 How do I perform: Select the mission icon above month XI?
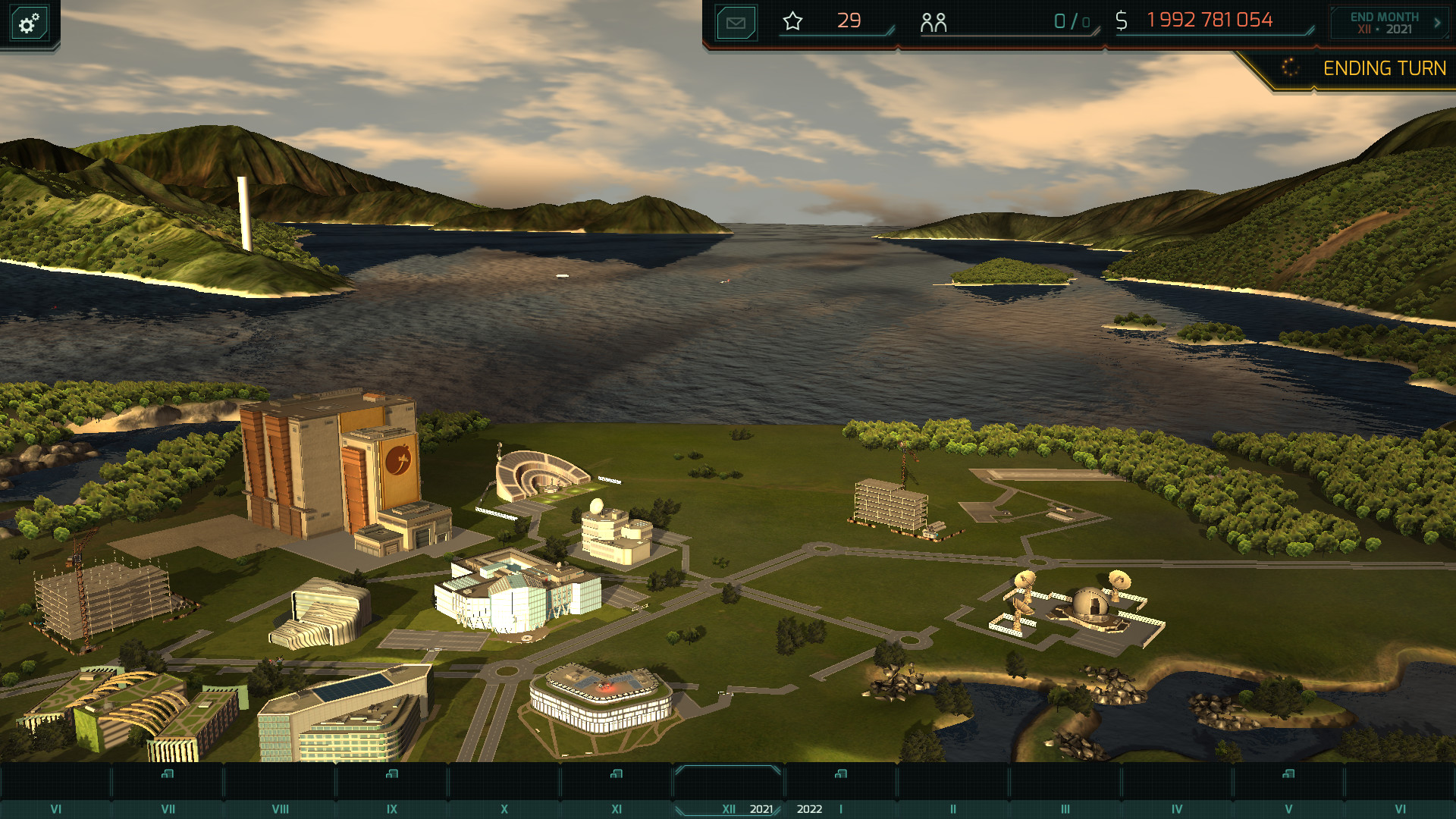(618, 773)
